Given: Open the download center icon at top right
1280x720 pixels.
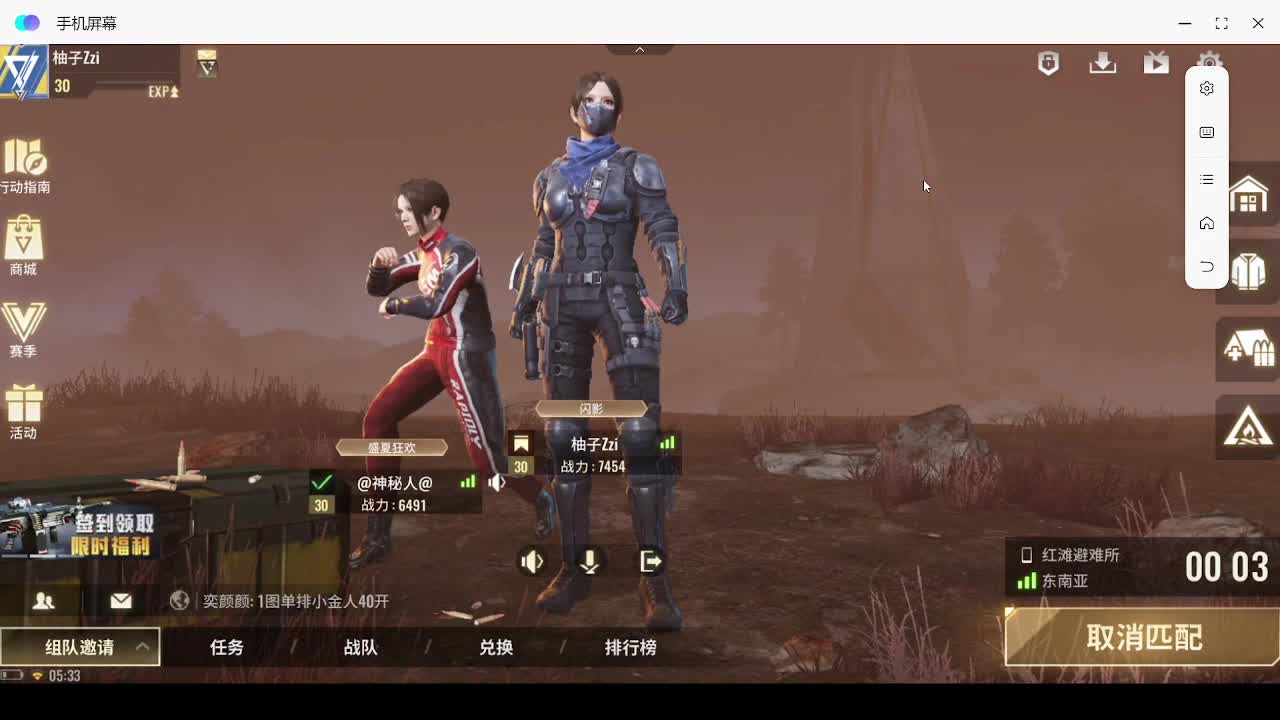Looking at the screenshot, I should pos(1102,63).
